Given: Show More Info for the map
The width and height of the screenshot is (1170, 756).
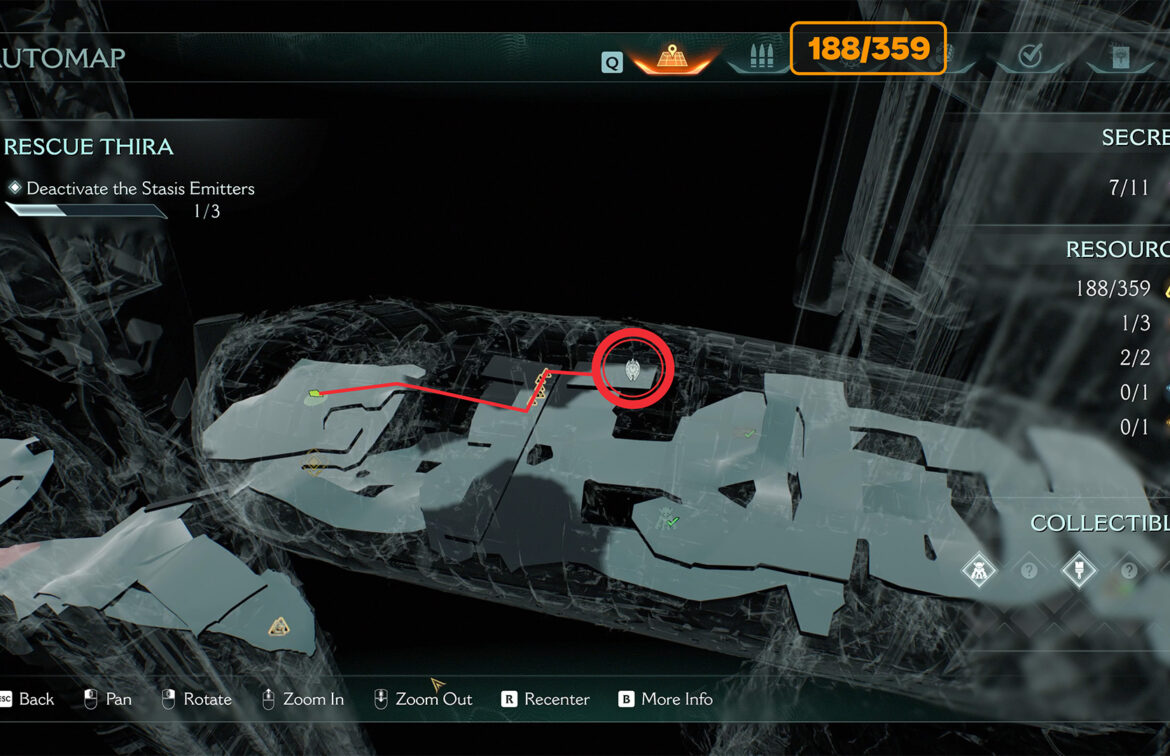Looking at the screenshot, I should pyautogui.click(x=665, y=699).
